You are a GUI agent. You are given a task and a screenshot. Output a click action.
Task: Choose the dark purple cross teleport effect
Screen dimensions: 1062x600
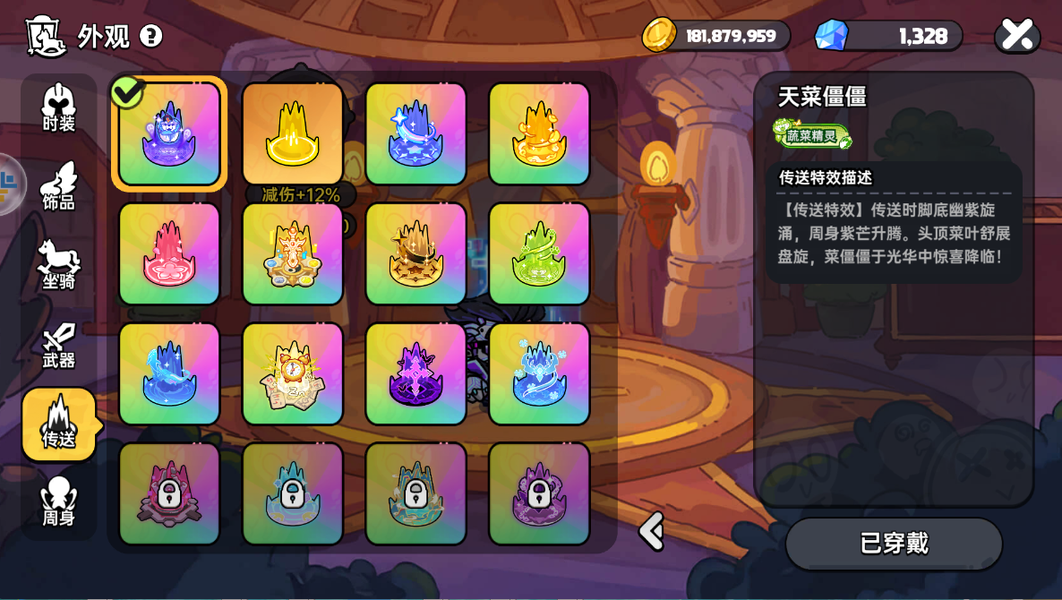416,374
